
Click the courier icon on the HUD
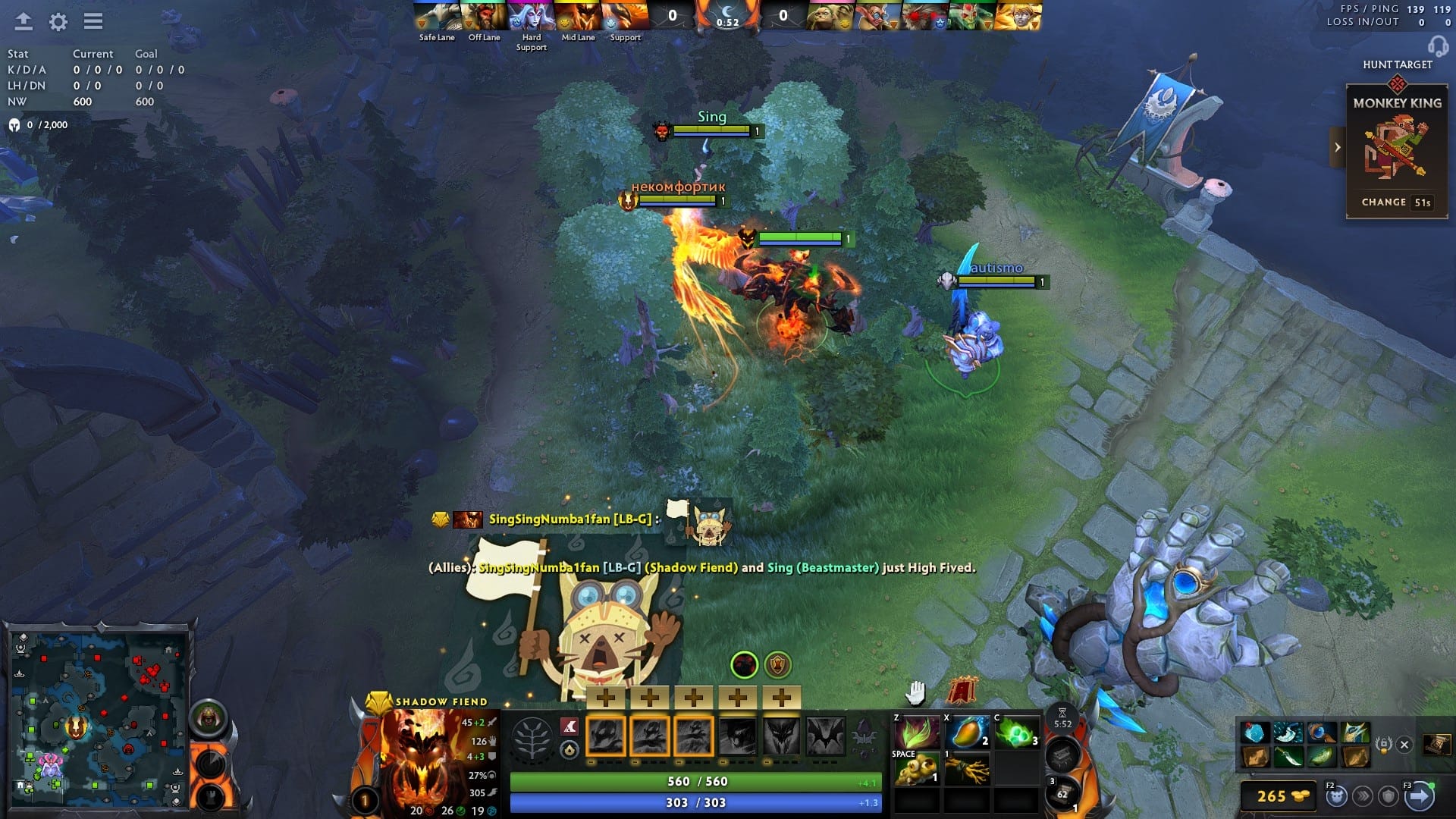coord(1337,797)
